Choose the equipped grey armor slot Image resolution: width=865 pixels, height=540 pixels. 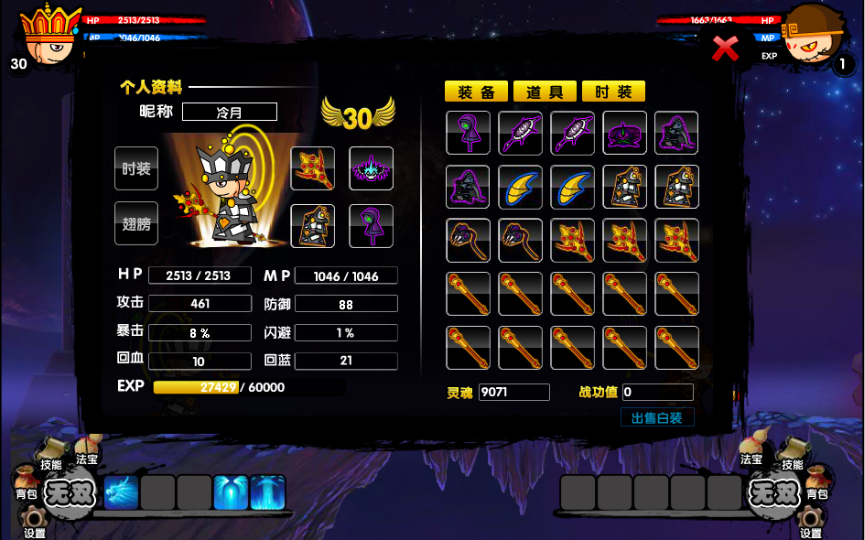coord(312,225)
